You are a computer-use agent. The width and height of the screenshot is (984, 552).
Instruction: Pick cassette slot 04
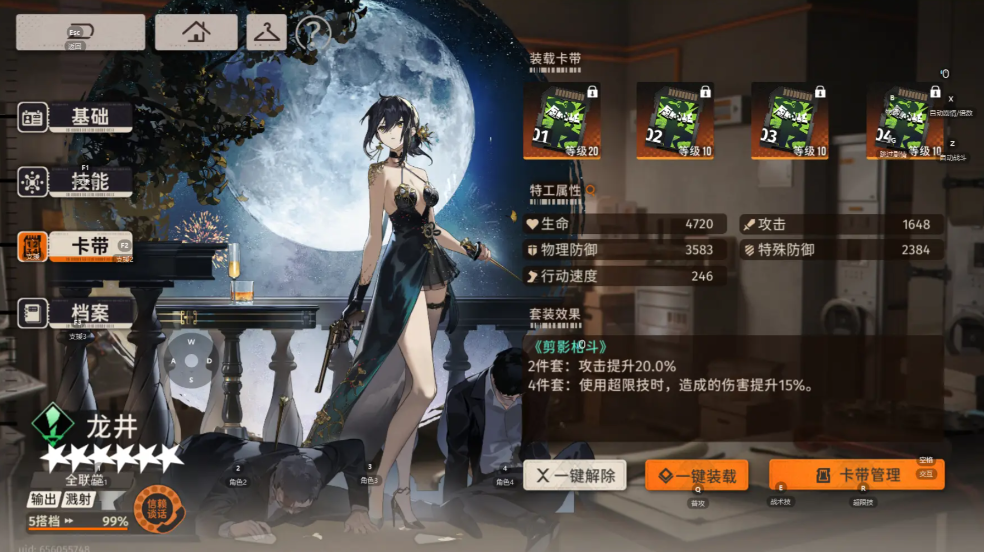(904, 121)
